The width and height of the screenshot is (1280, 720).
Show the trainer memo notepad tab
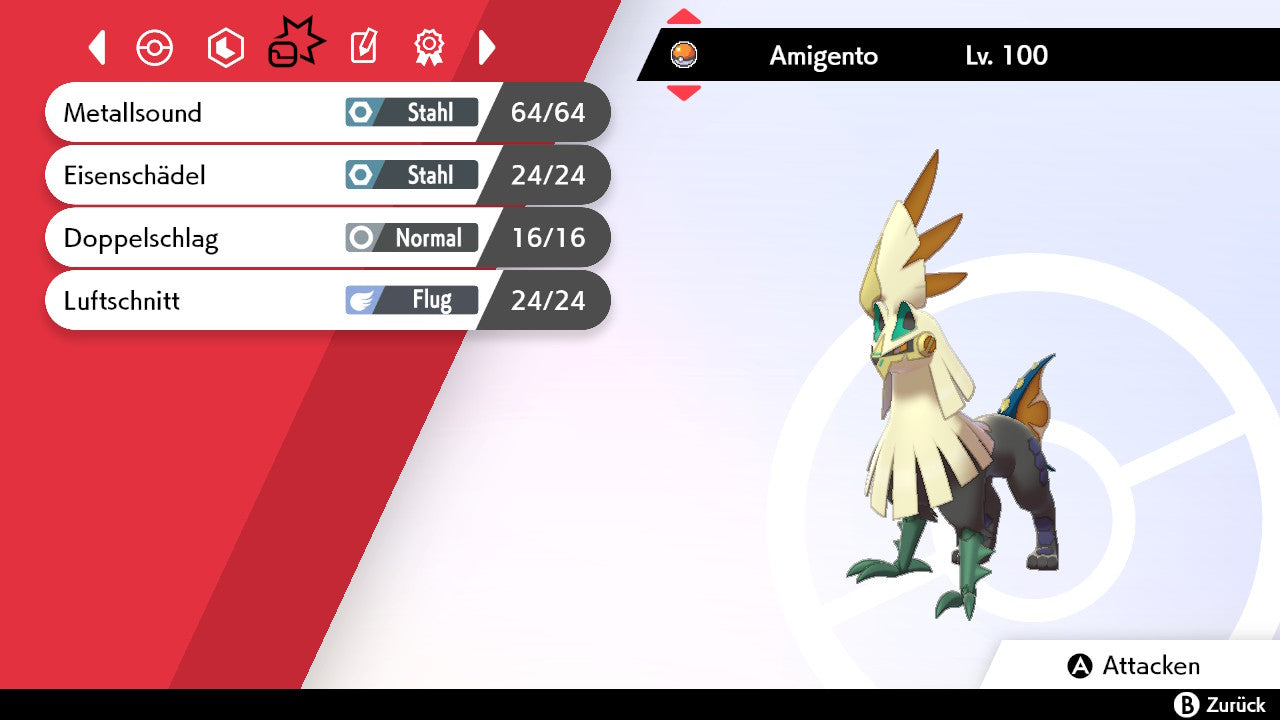[364, 47]
